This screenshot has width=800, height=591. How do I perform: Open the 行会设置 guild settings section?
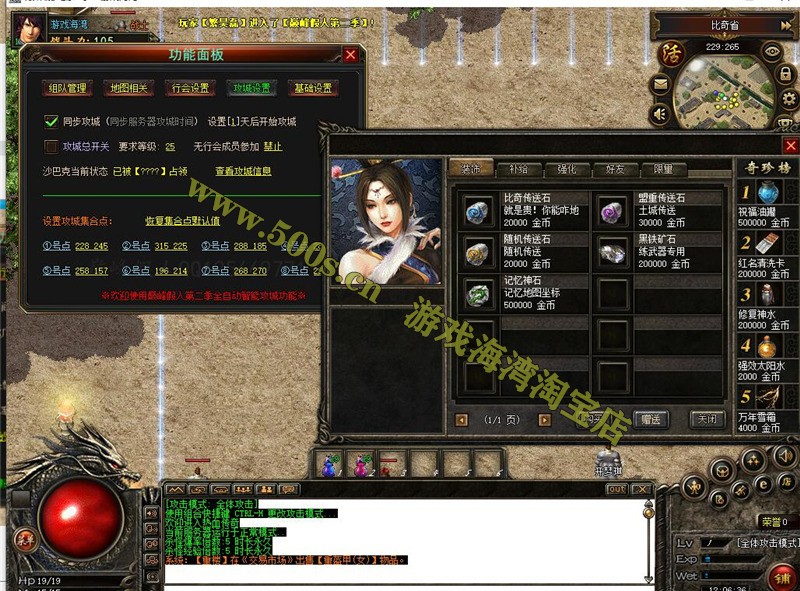(190, 88)
